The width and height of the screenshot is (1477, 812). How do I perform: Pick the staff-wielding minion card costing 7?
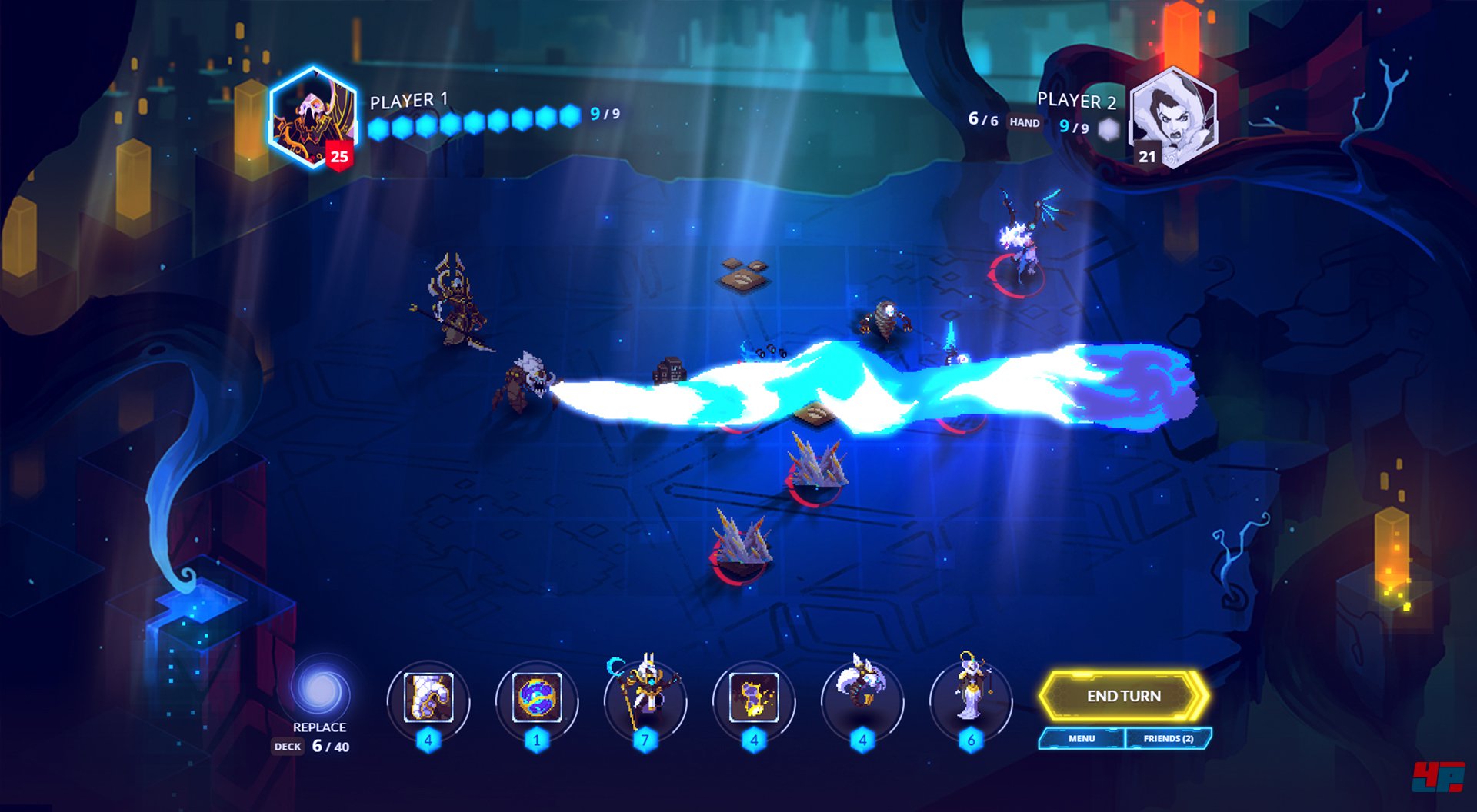tap(645, 696)
